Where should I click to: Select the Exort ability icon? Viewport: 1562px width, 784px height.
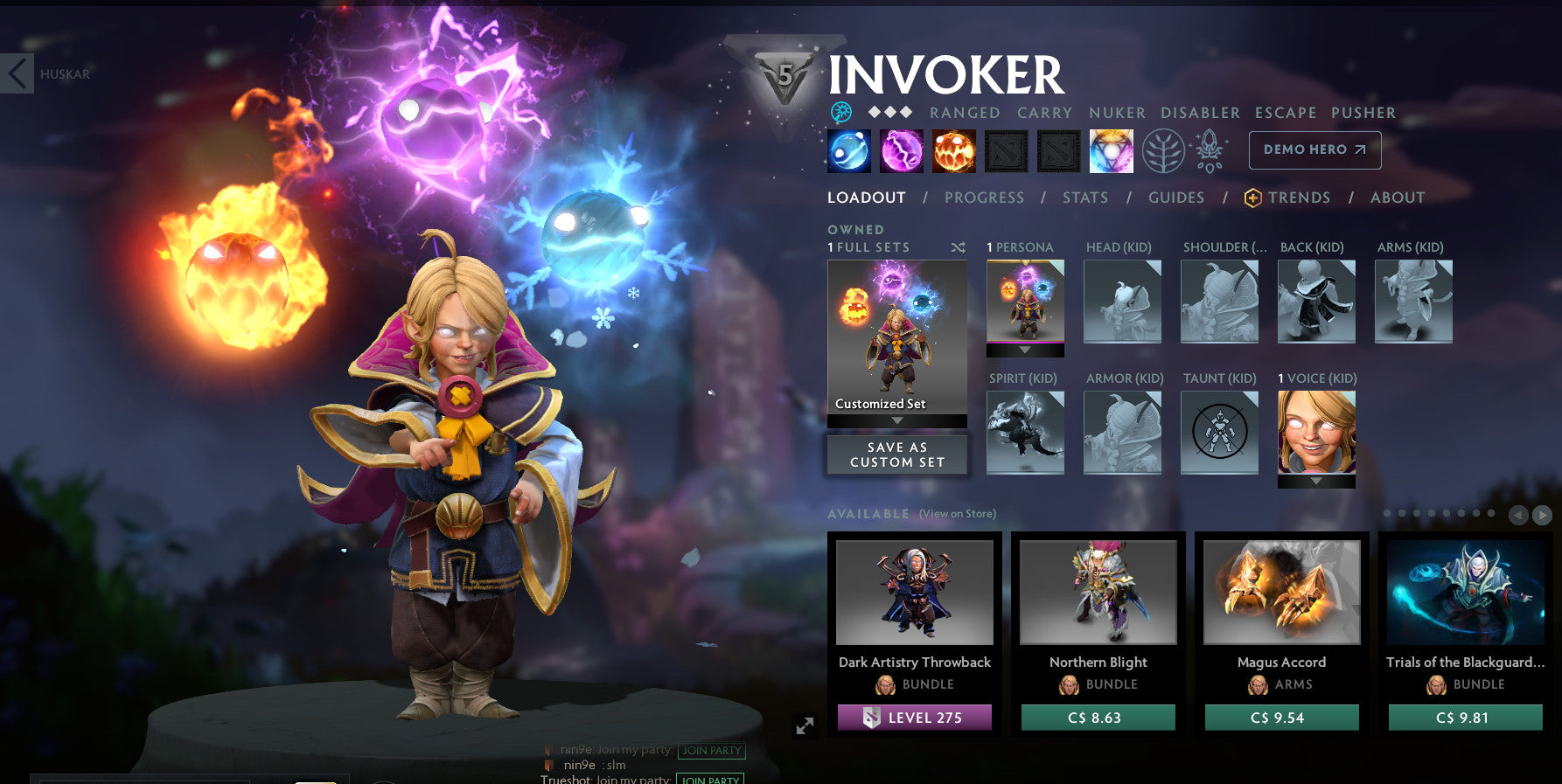(954, 150)
